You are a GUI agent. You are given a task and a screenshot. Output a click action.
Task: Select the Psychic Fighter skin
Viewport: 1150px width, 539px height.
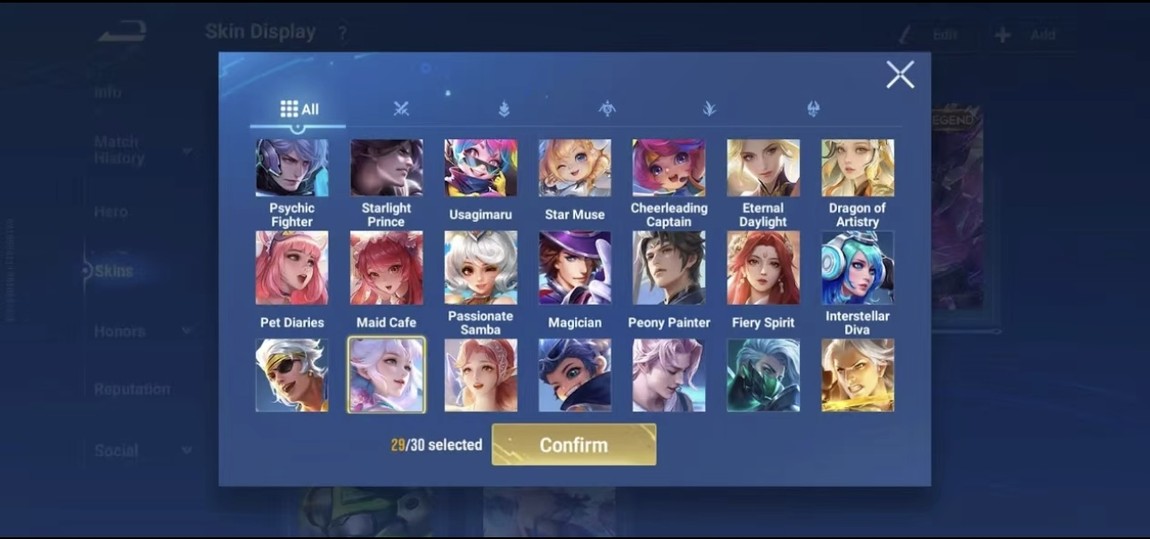tap(292, 168)
